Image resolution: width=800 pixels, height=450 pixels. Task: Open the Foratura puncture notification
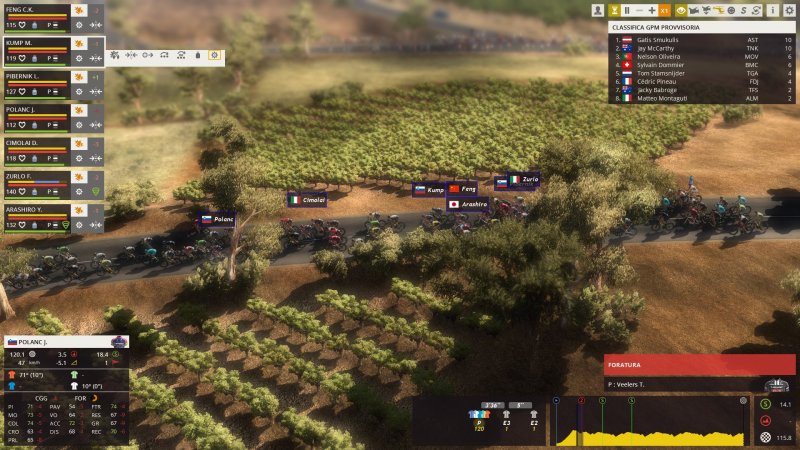[700, 365]
